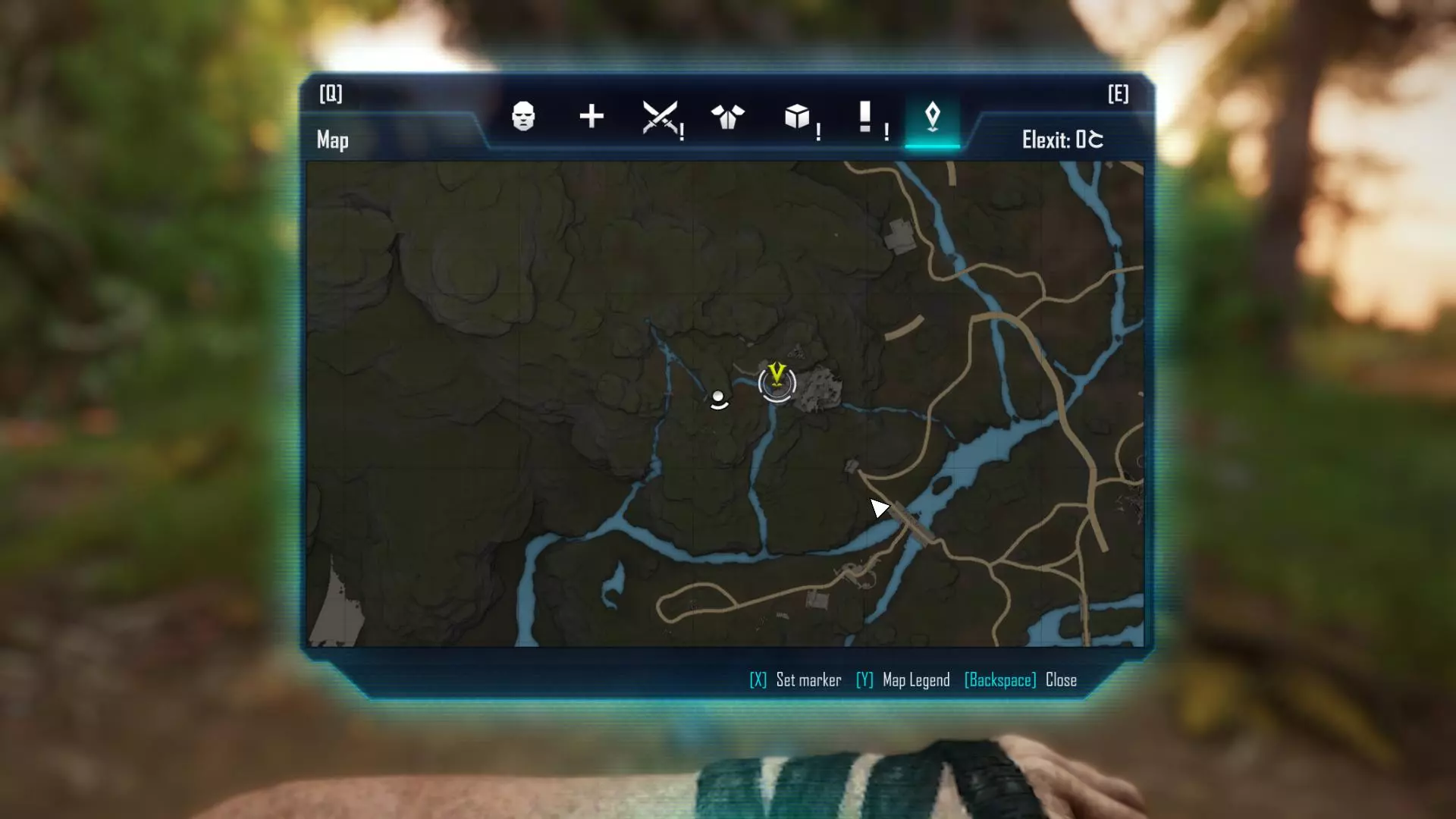
Task: Show the Map Legend
Action: pyautogui.click(x=903, y=680)
